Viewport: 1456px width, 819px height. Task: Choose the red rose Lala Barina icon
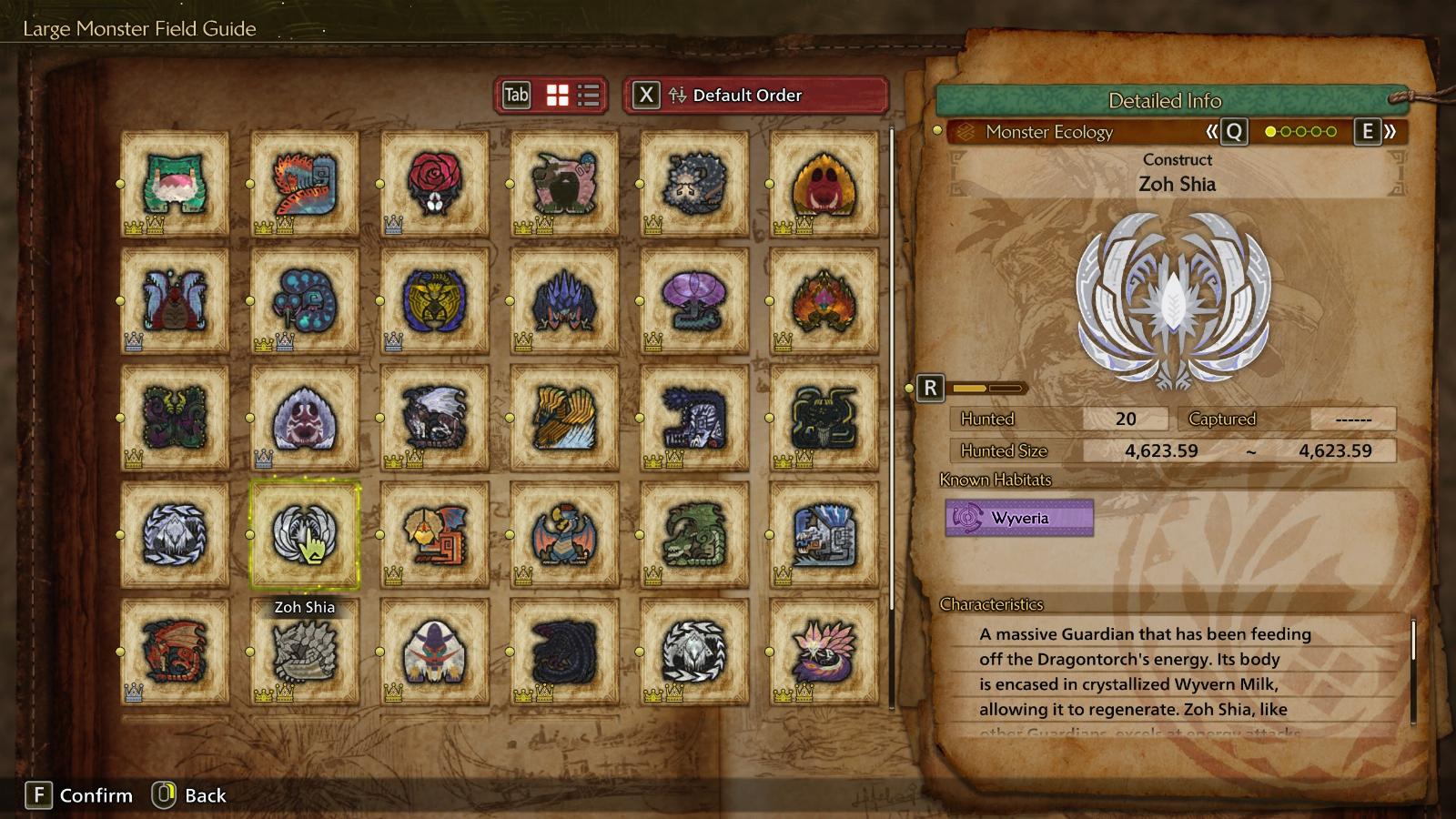tap(435, 183)
